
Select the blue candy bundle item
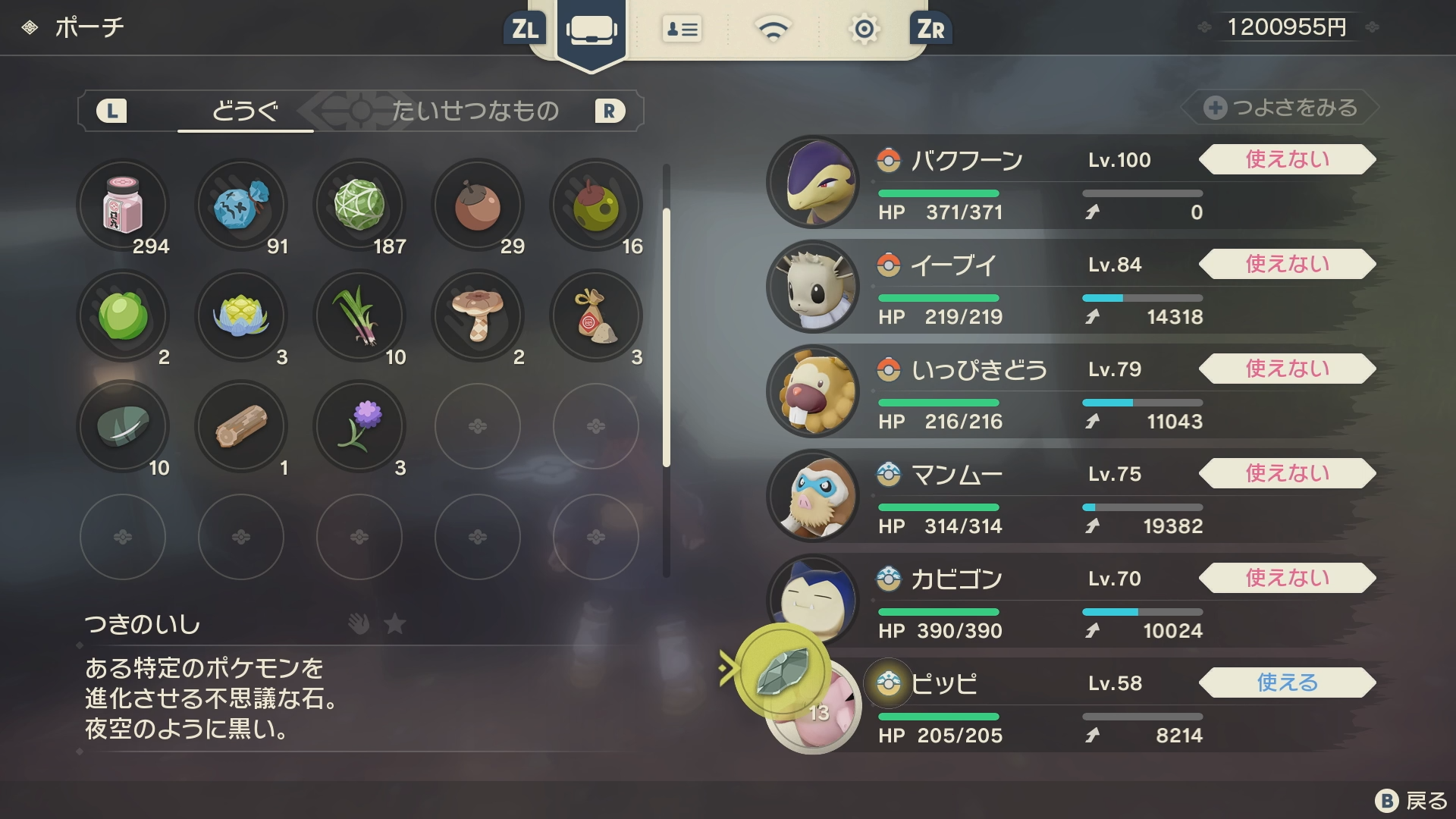point(241,205)
